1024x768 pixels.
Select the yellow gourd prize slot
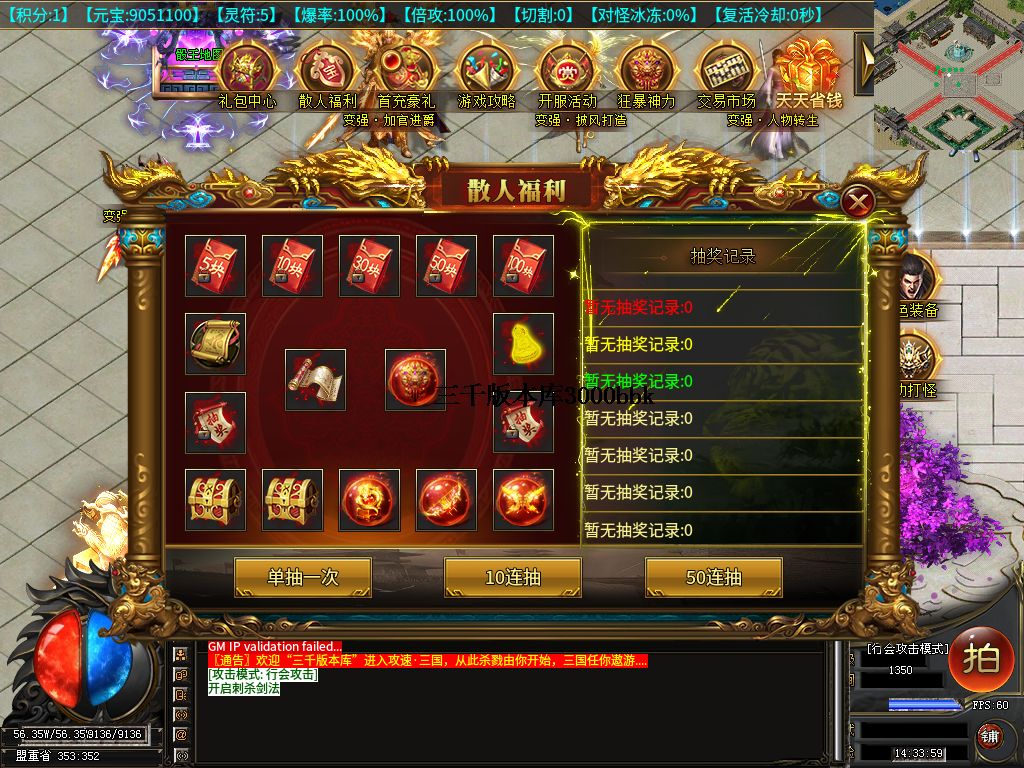[x=523, y=343]
